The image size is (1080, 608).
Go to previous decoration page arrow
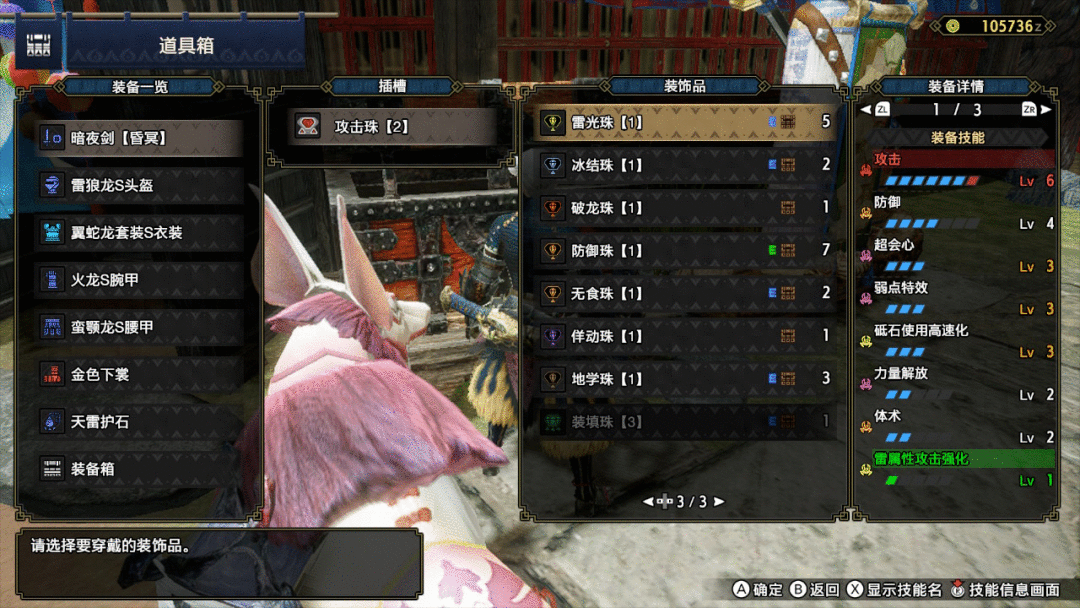click(648, 502)
